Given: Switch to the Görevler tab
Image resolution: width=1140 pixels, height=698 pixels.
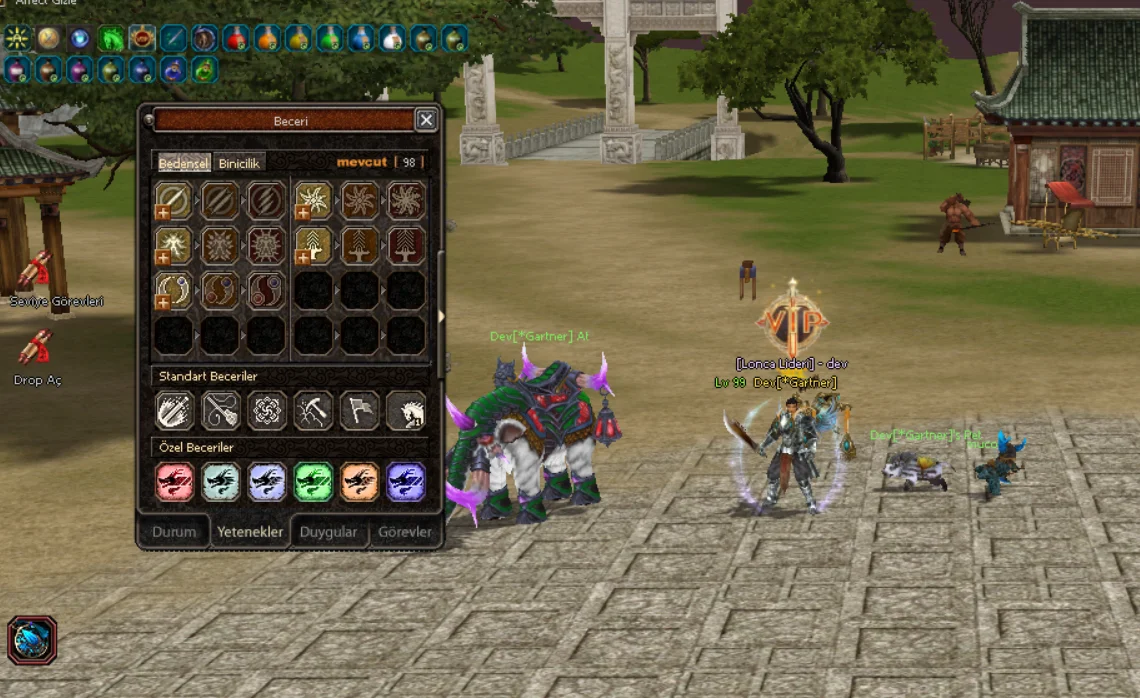Looking at the screenshot, I should [x=405, y=532].
